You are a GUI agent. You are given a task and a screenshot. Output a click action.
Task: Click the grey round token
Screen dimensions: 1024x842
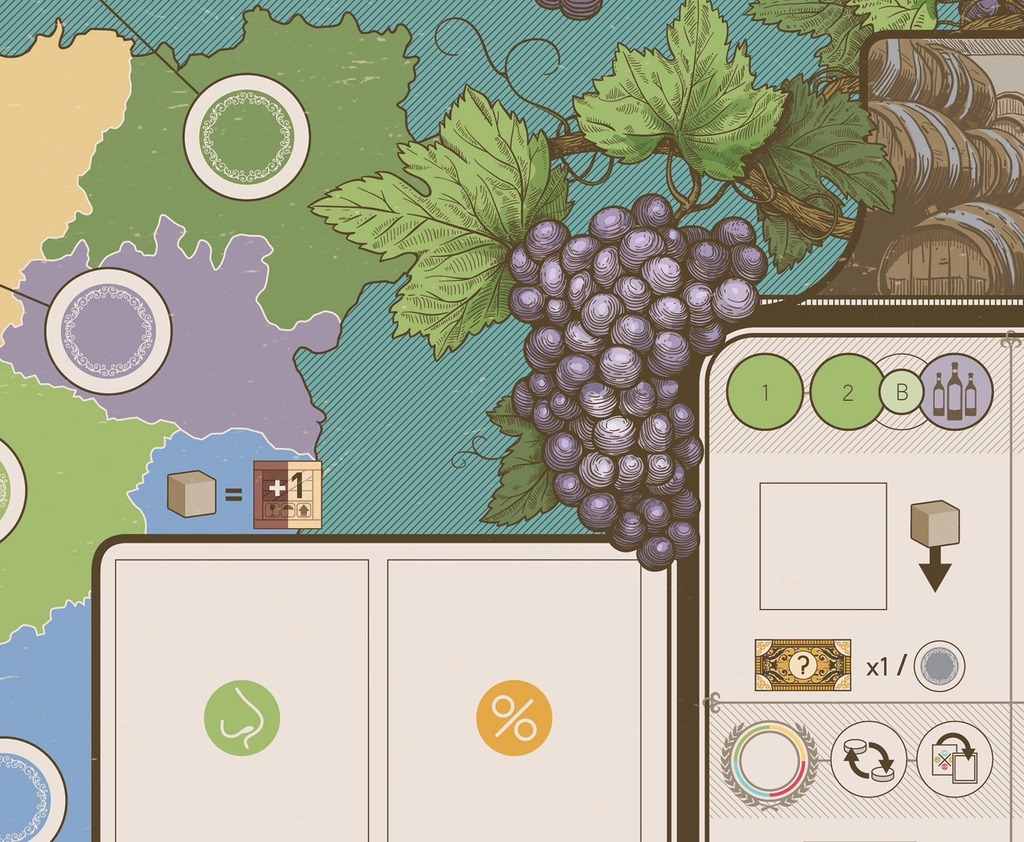[939, 666]
